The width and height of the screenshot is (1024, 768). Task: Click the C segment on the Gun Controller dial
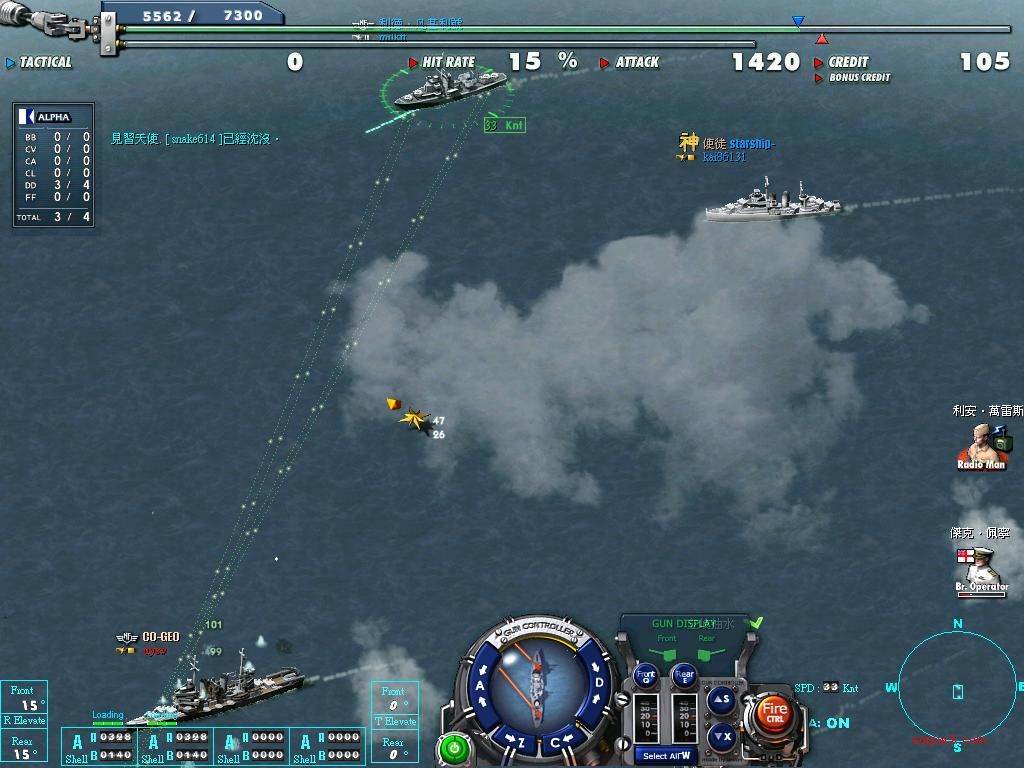[556, 743]
